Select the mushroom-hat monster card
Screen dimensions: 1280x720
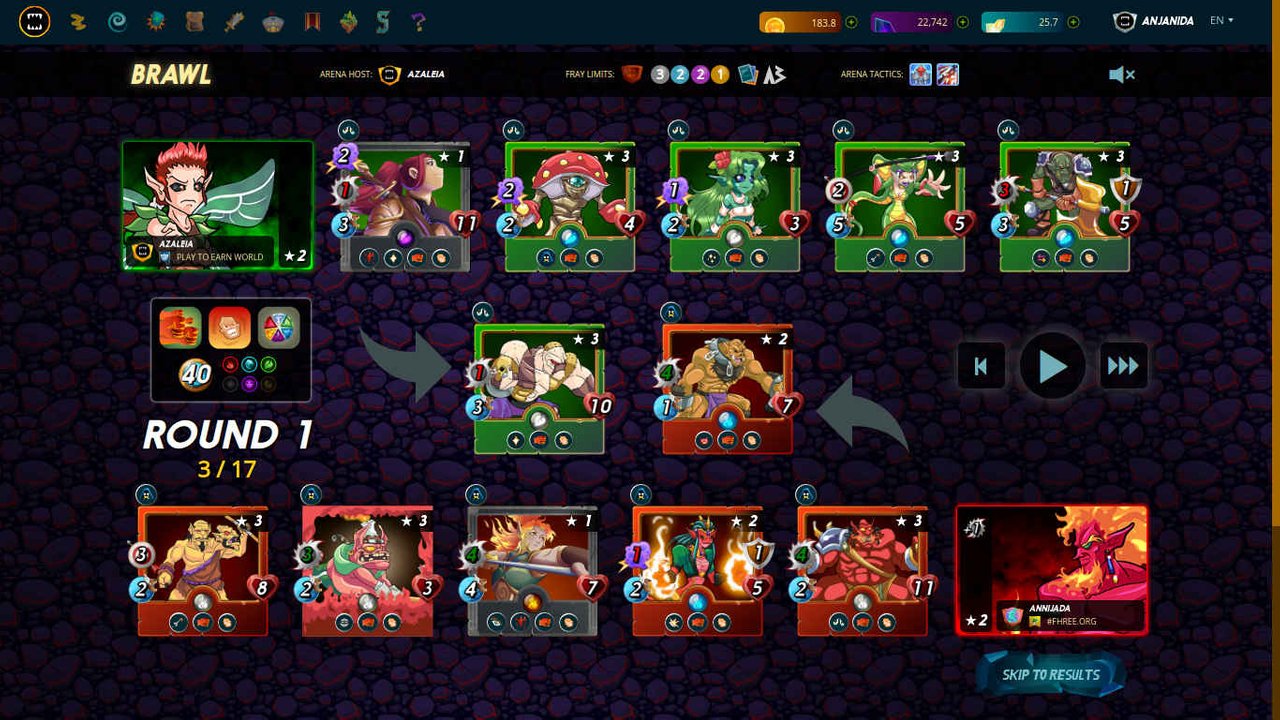click(x=570, y=206)
